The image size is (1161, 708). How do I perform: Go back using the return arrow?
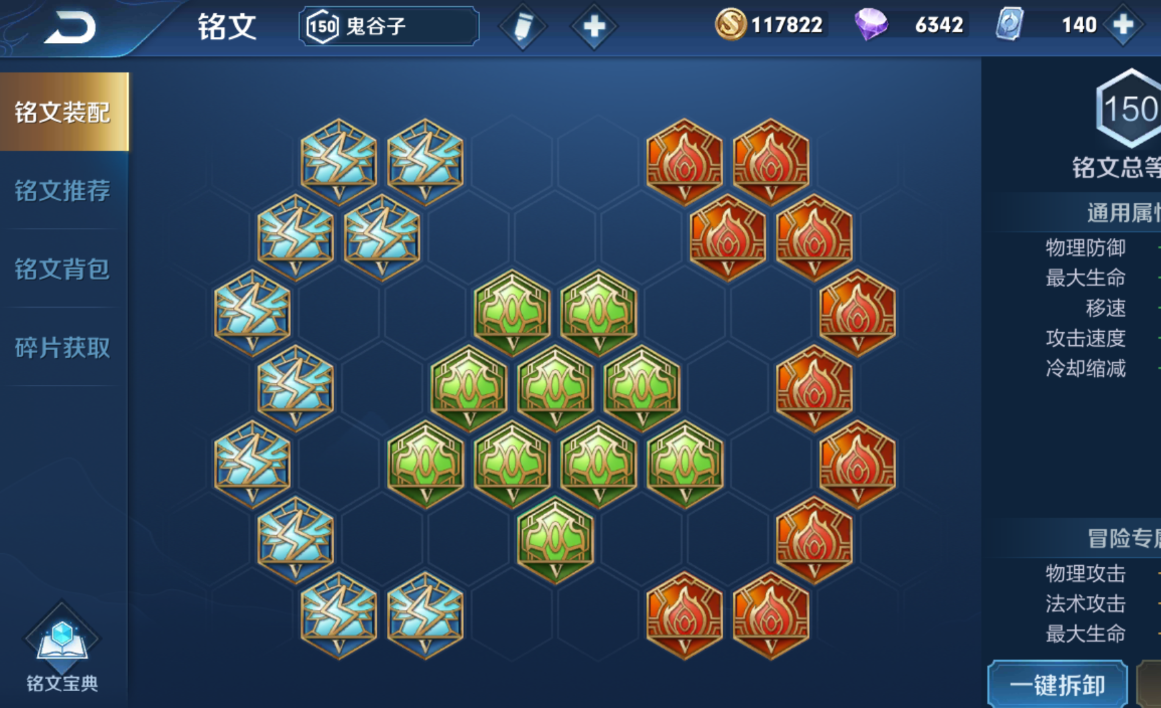pos(70,27)
